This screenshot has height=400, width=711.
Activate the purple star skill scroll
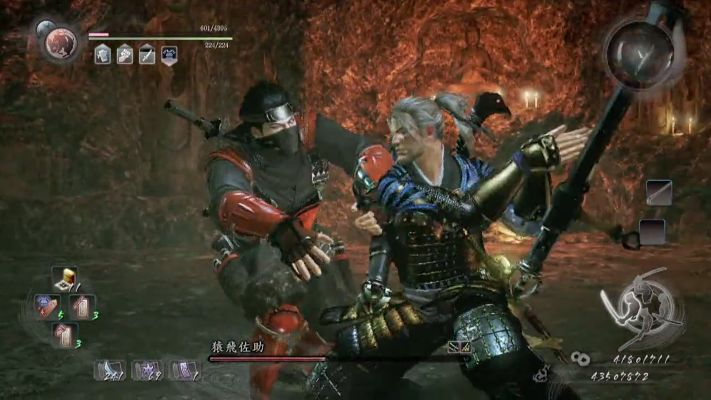click(x=148, y=369)
